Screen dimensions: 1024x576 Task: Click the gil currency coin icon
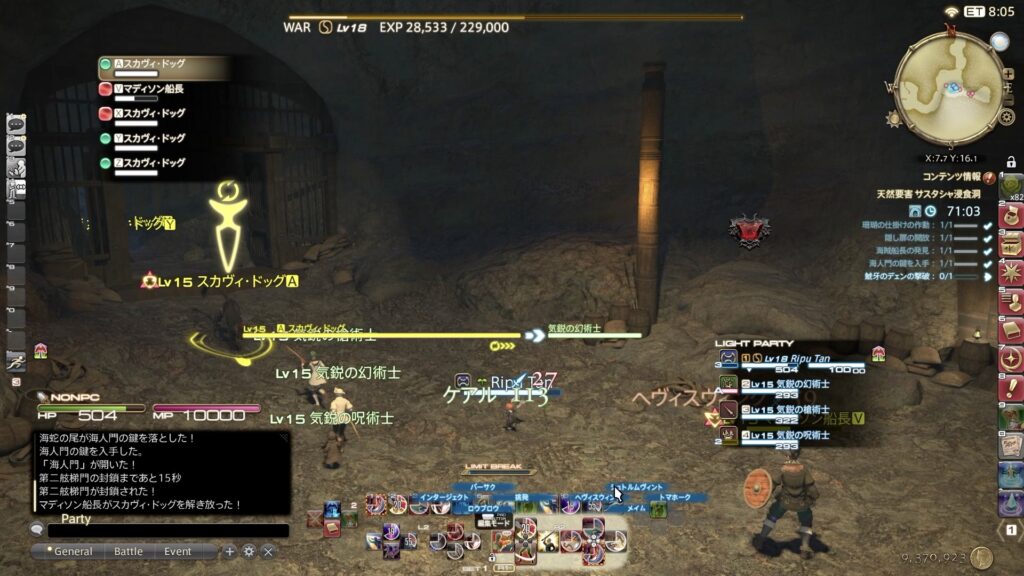coord(981,558)
